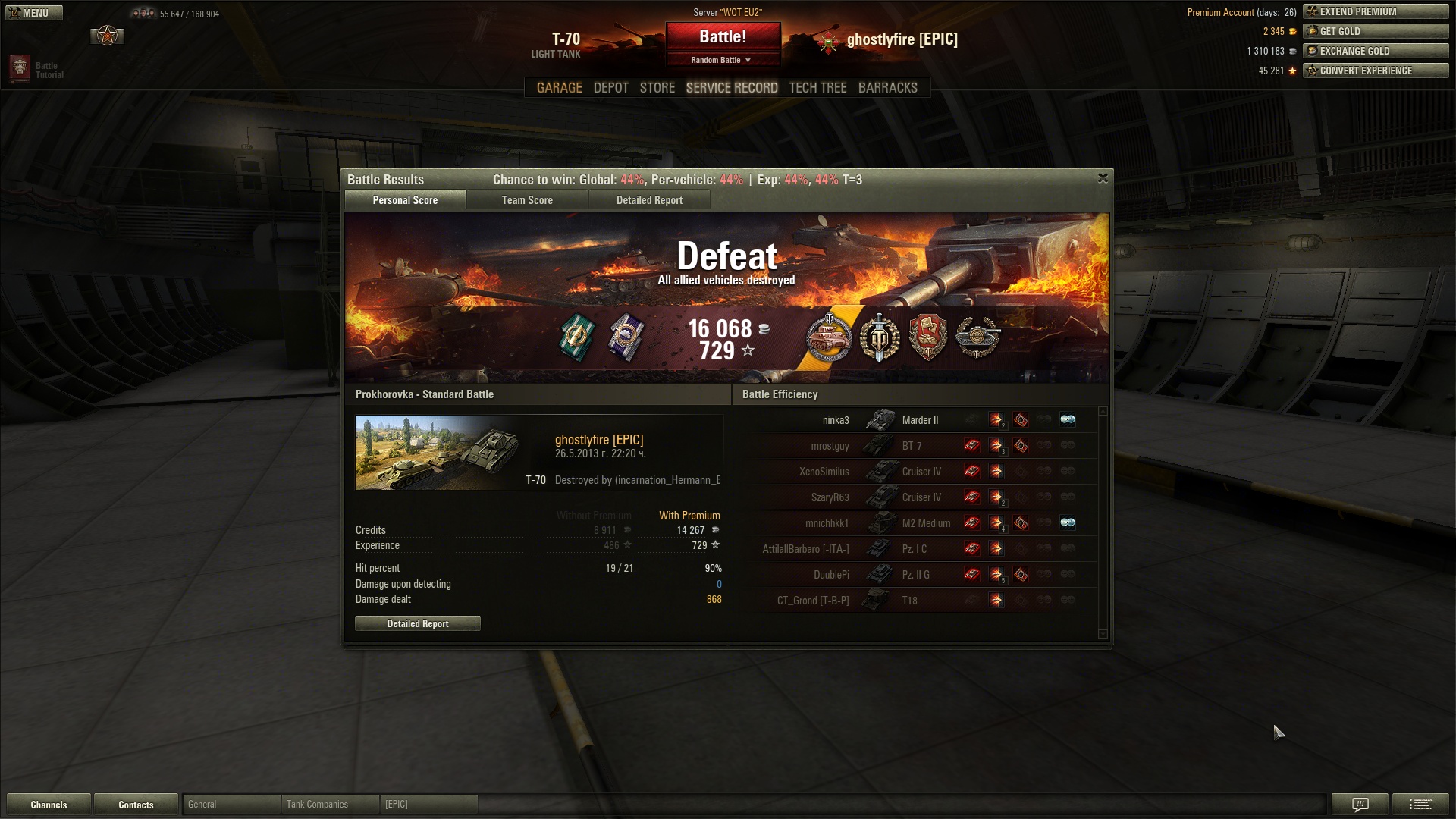The height and width of the screenshot is (819, 1456).
Task: Start battle with the red Battle! button
Action: click(723, 37)
